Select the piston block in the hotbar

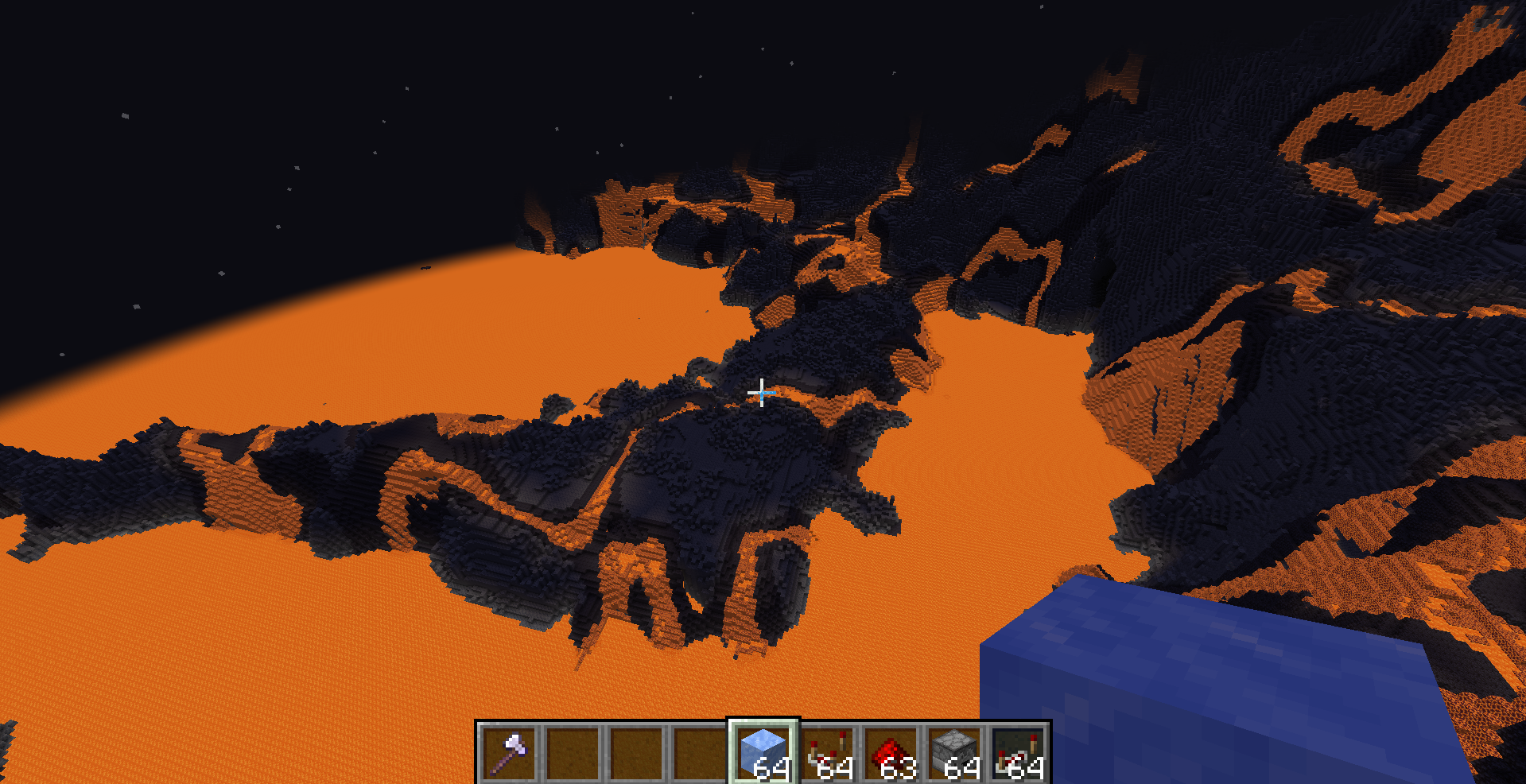(956, 747)
